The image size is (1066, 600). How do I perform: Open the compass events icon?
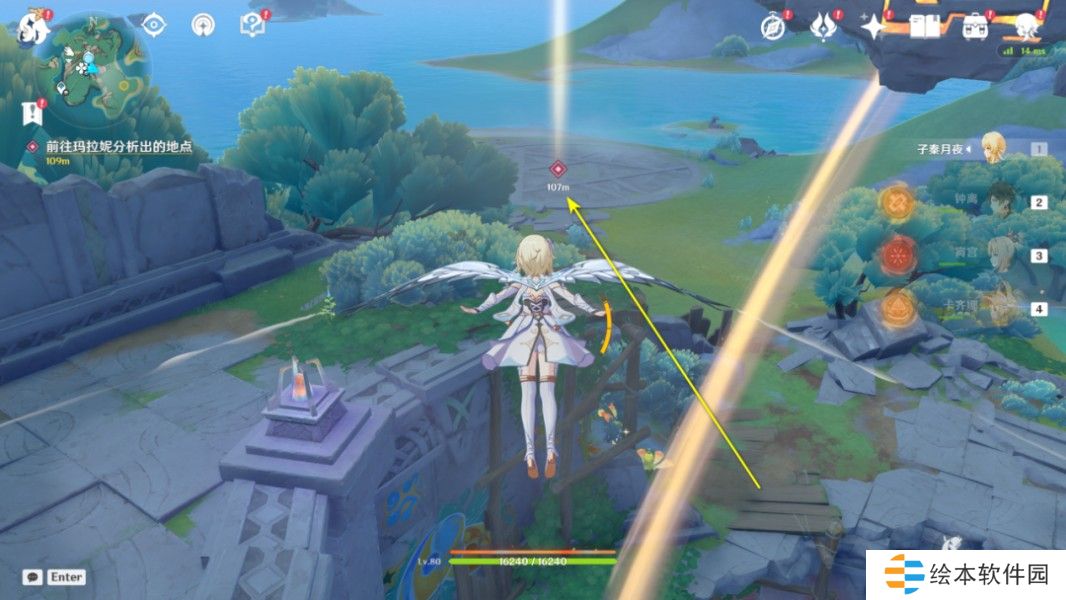[x=771, y=27]
